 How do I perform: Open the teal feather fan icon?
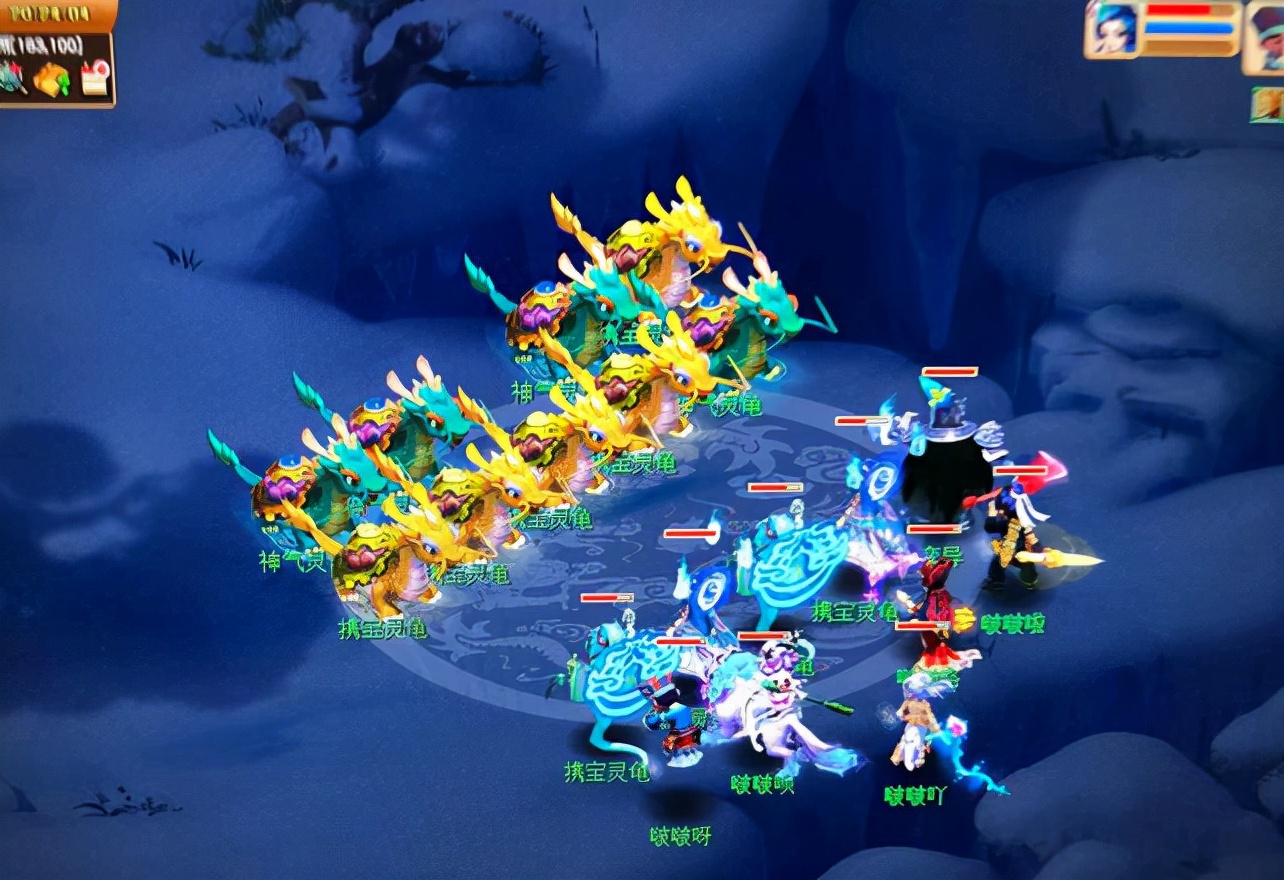(12, 78)
